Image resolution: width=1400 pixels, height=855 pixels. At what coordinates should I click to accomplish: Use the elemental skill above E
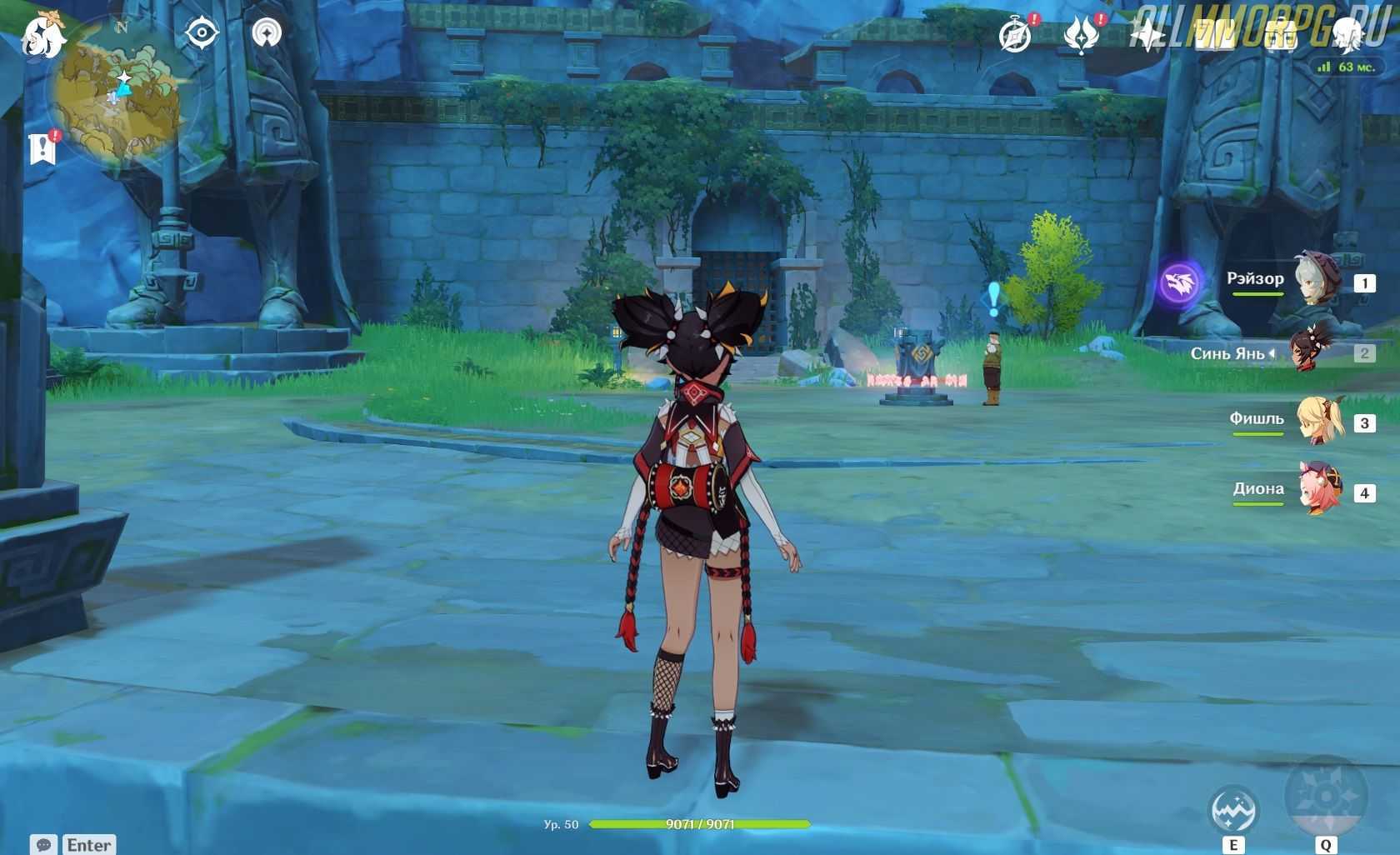1233,809
